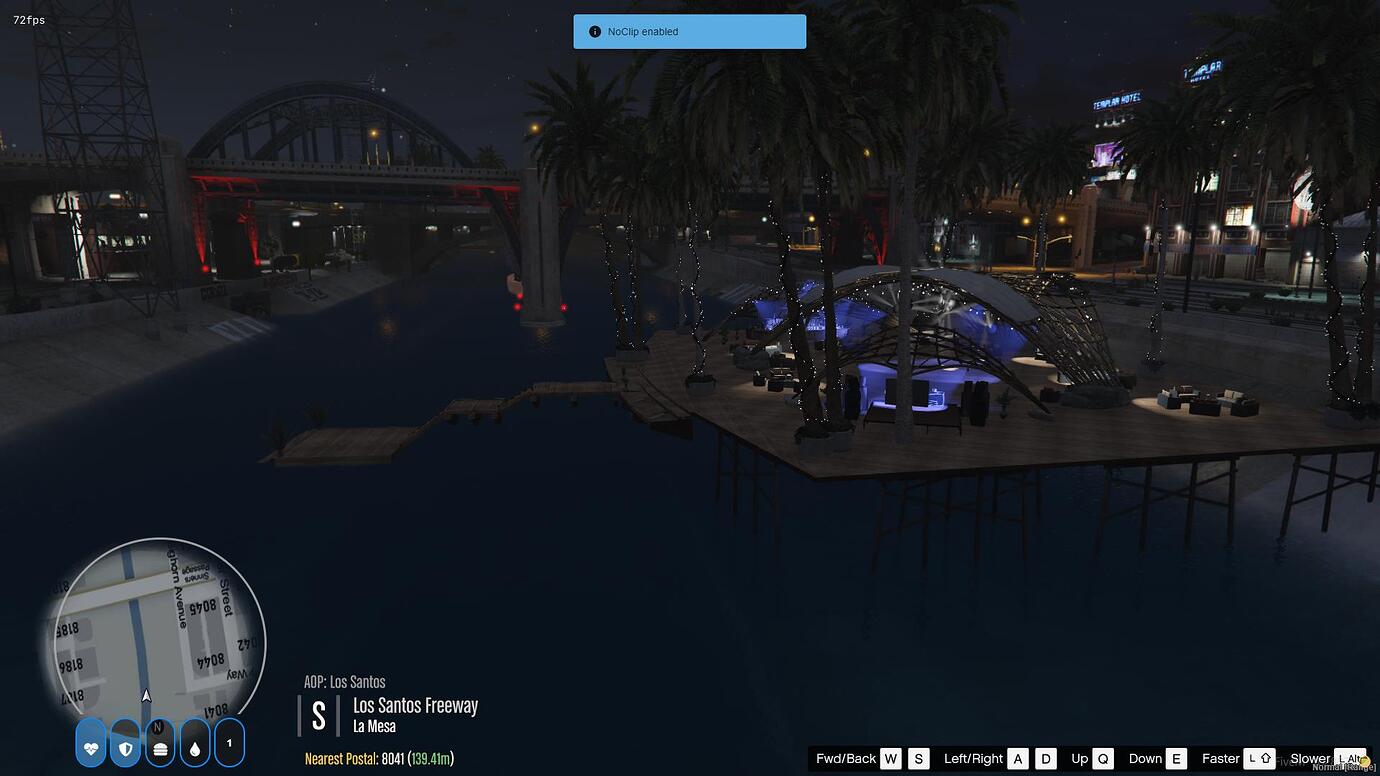1380x776 pixels.
Task: Click the Los Santos Freeway street label
Action: tap(416, 705)
